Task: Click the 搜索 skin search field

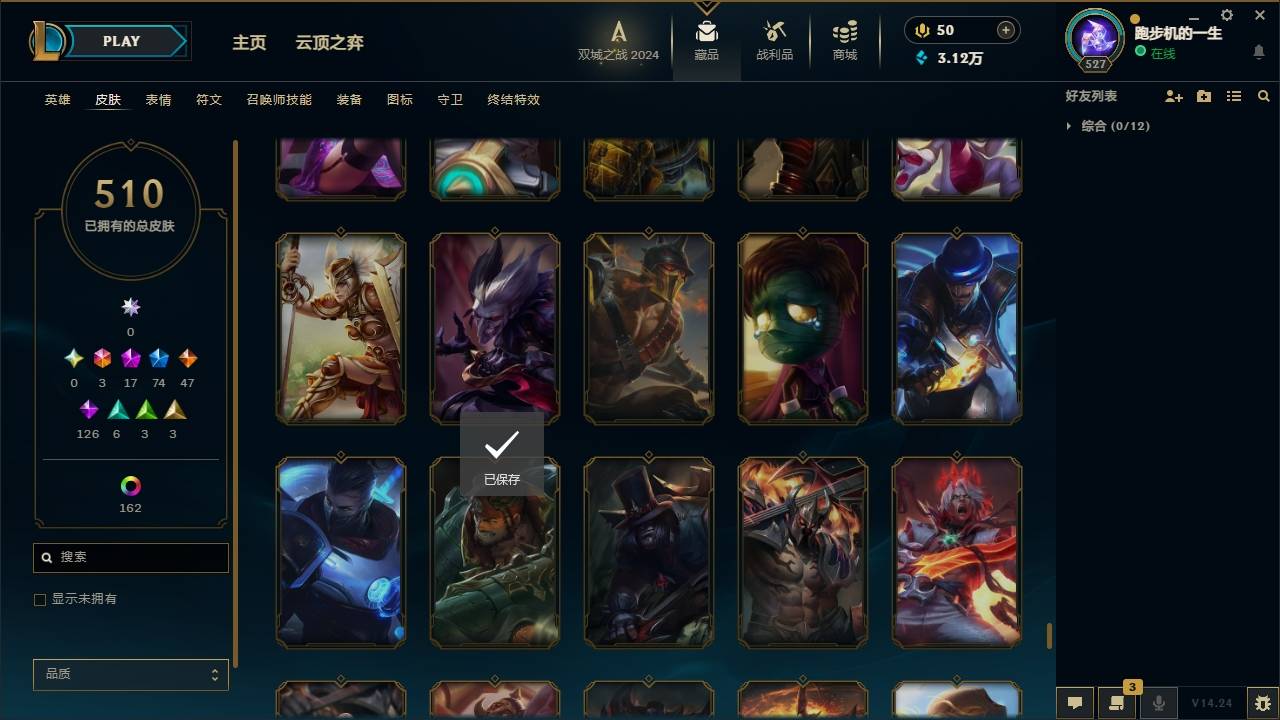Action: [x=130, y=557]
